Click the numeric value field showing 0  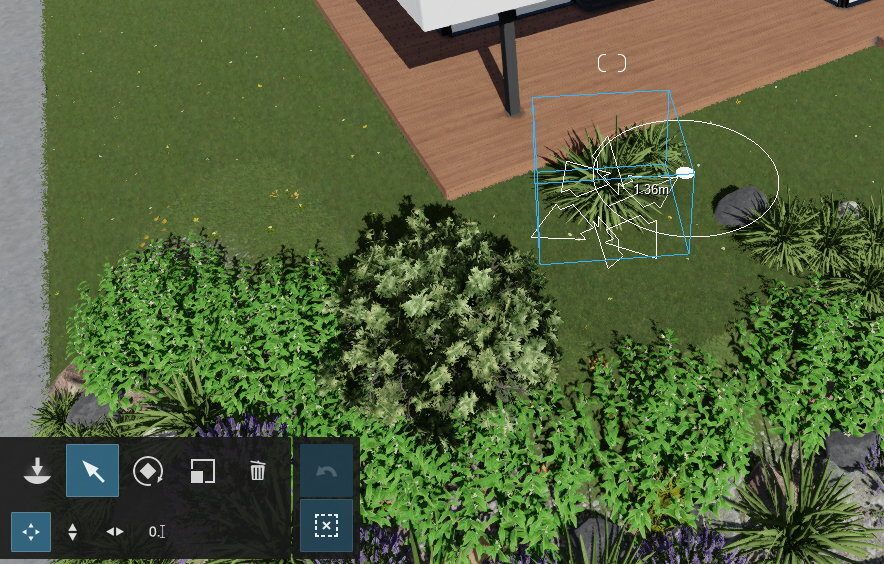coord(156,532)
